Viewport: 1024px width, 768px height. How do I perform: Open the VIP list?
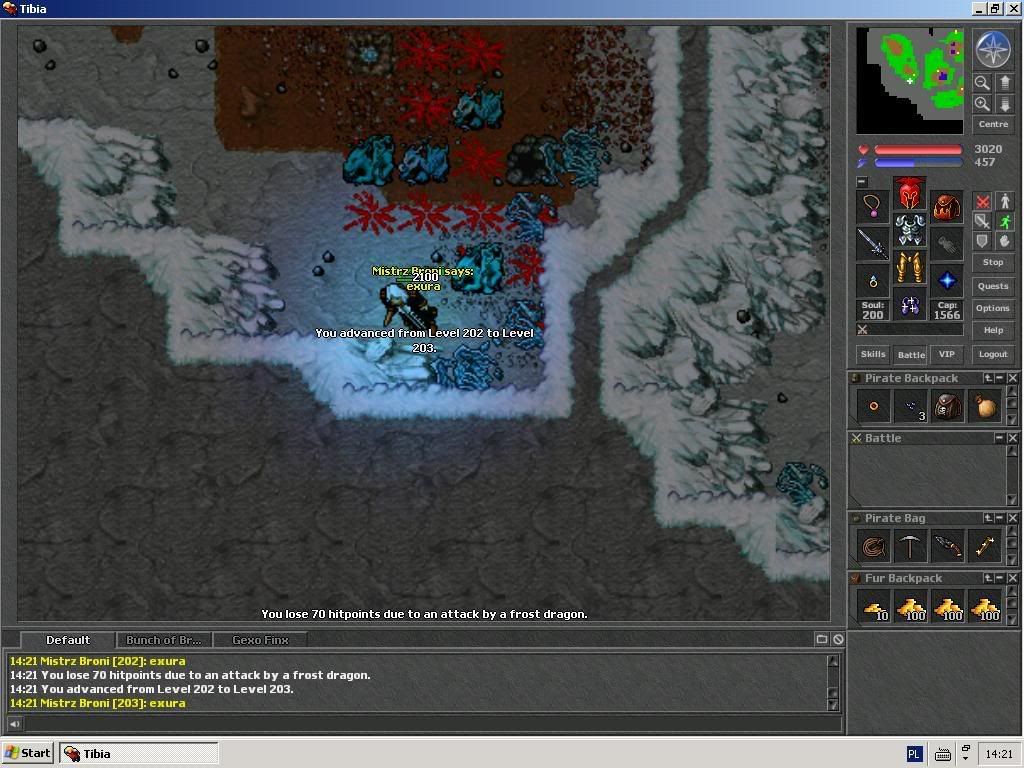pos(946,354)
